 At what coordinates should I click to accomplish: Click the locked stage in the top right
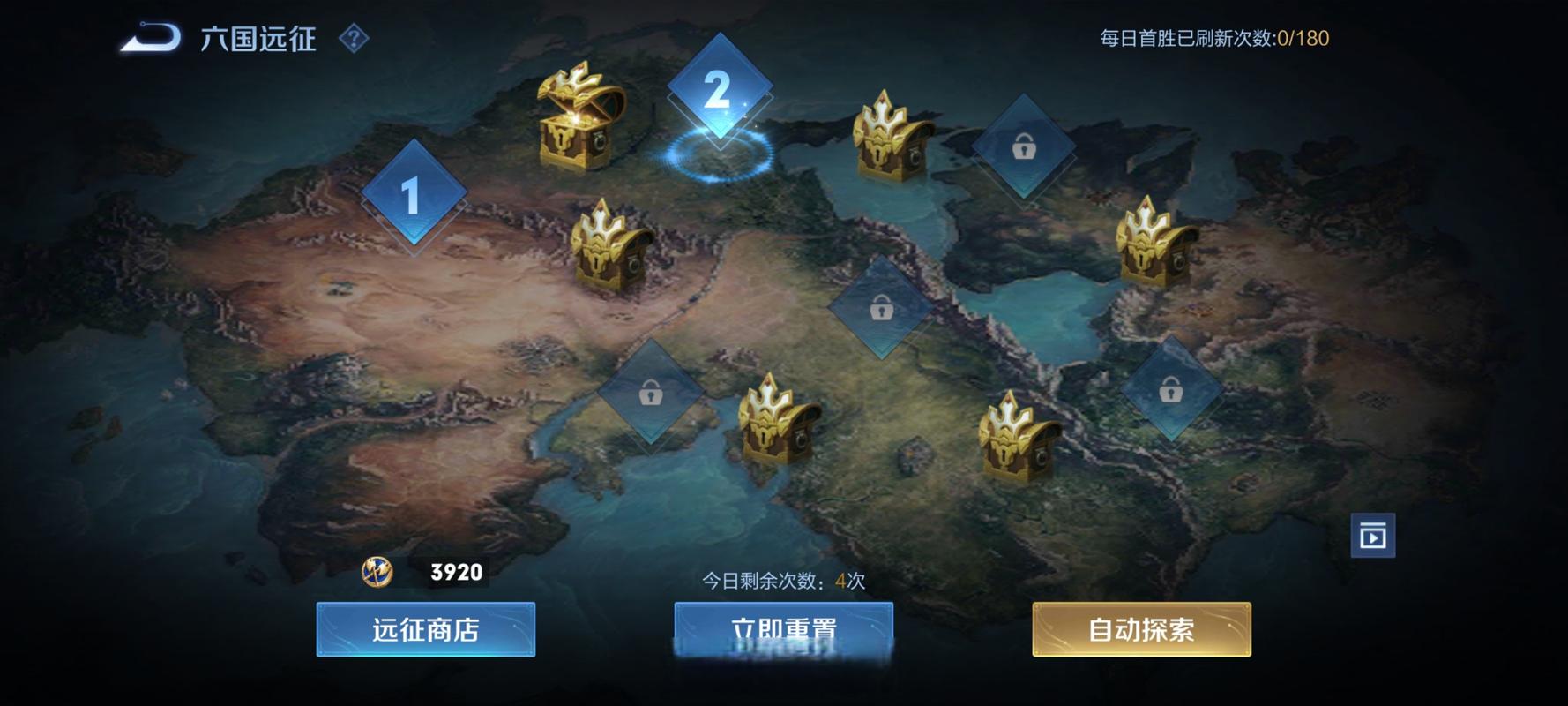click(x=1023, y=150)
